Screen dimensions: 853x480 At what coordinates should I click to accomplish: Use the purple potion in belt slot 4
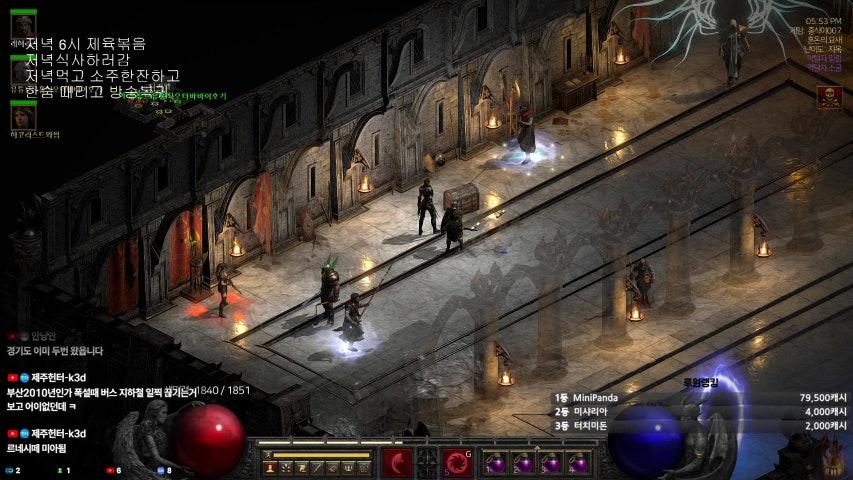tap(577, 464)
